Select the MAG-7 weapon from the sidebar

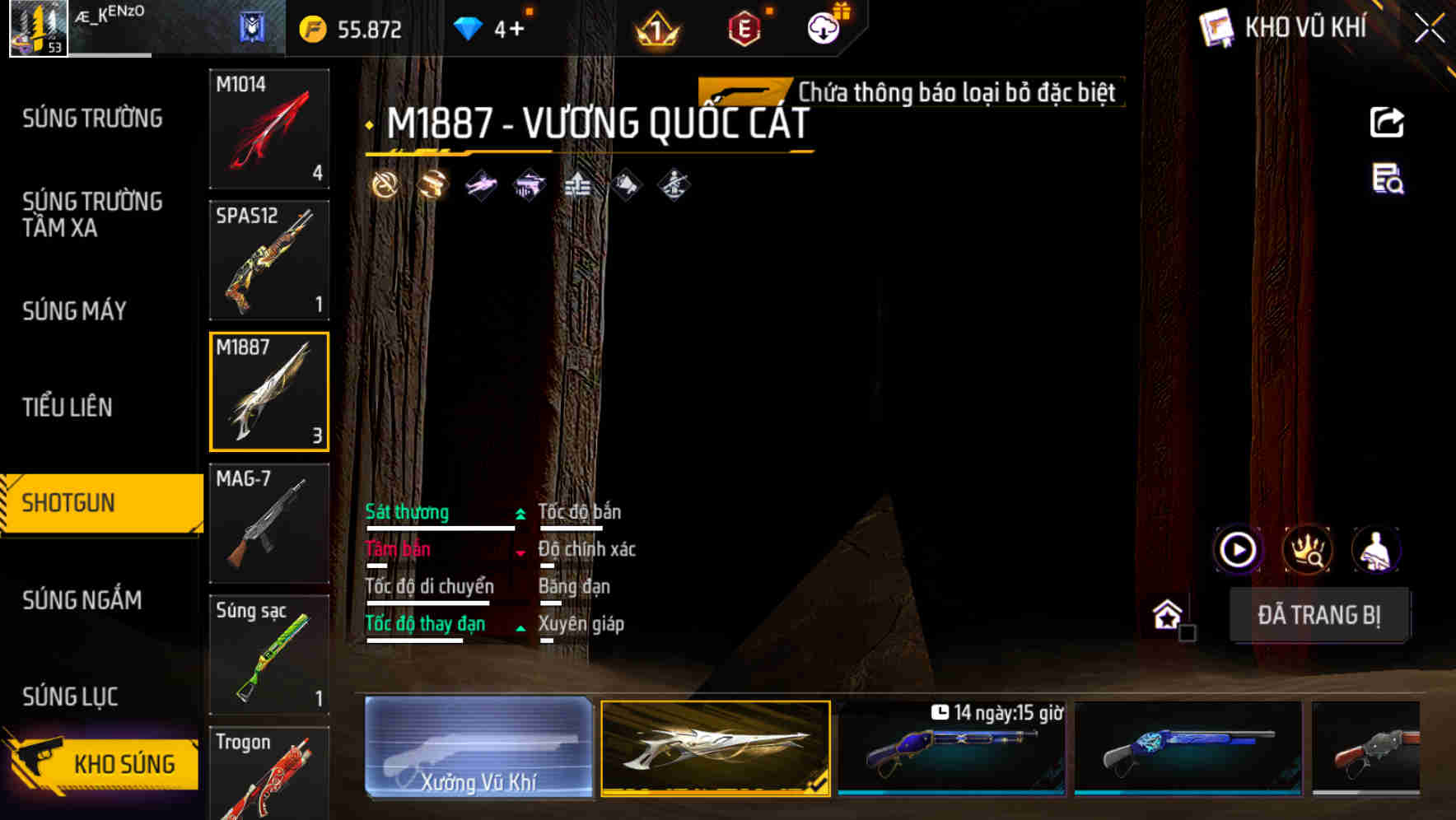[269, 523]
